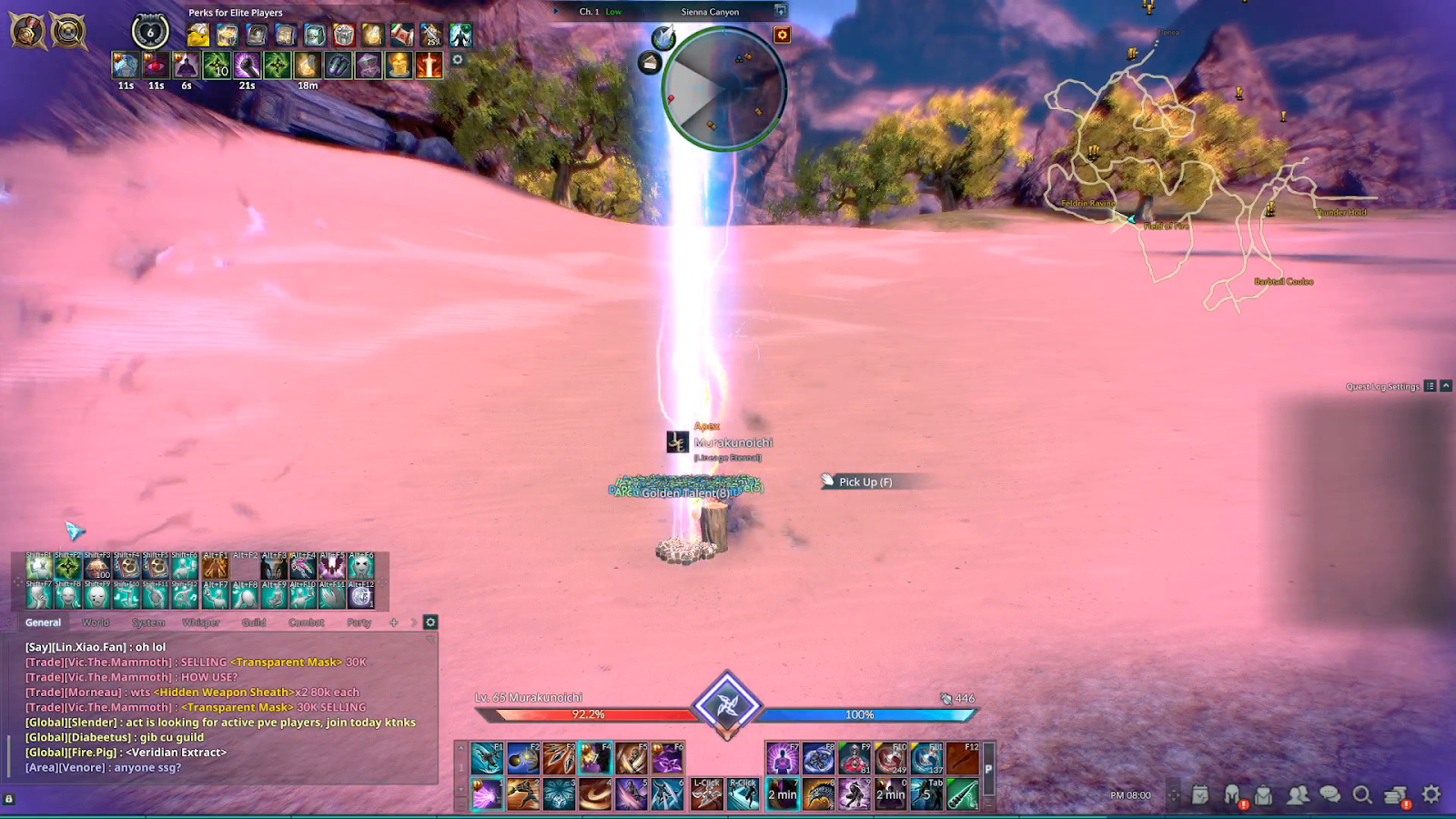Click the Pick Up (F) prompt

pos(863,481)
